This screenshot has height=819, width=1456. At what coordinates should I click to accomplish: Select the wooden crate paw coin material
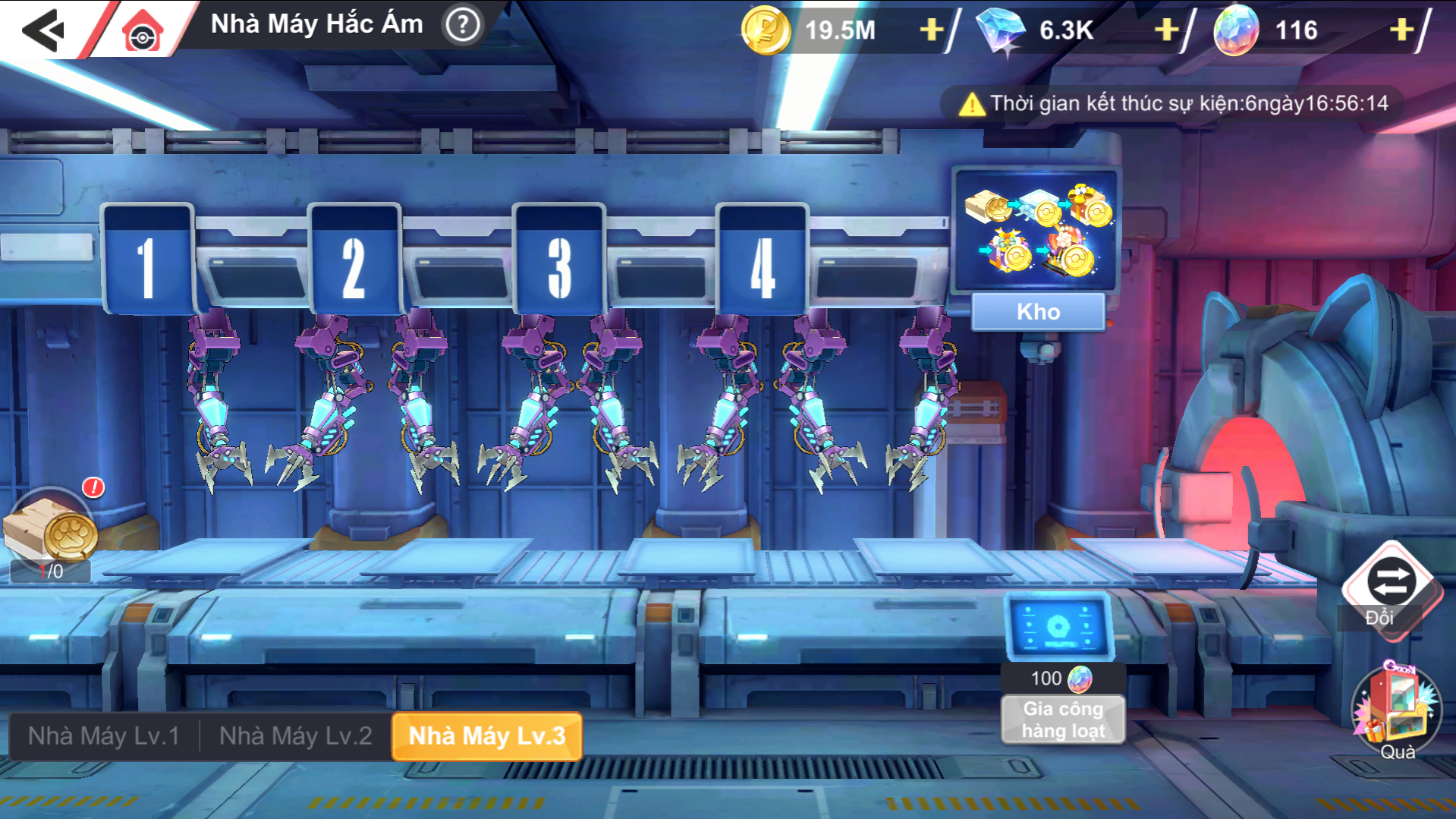[x=51, y=529]
